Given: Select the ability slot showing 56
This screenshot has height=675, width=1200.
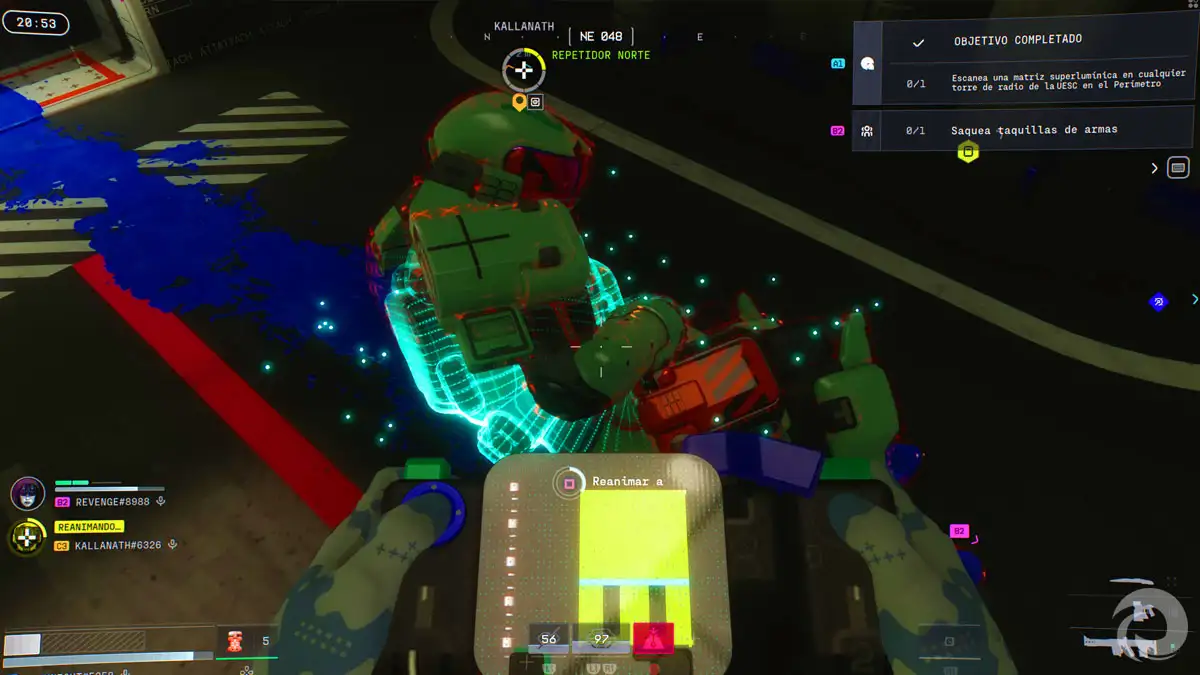Looking at the screenshot, I should pyautogui.click(x=549, y=639).
